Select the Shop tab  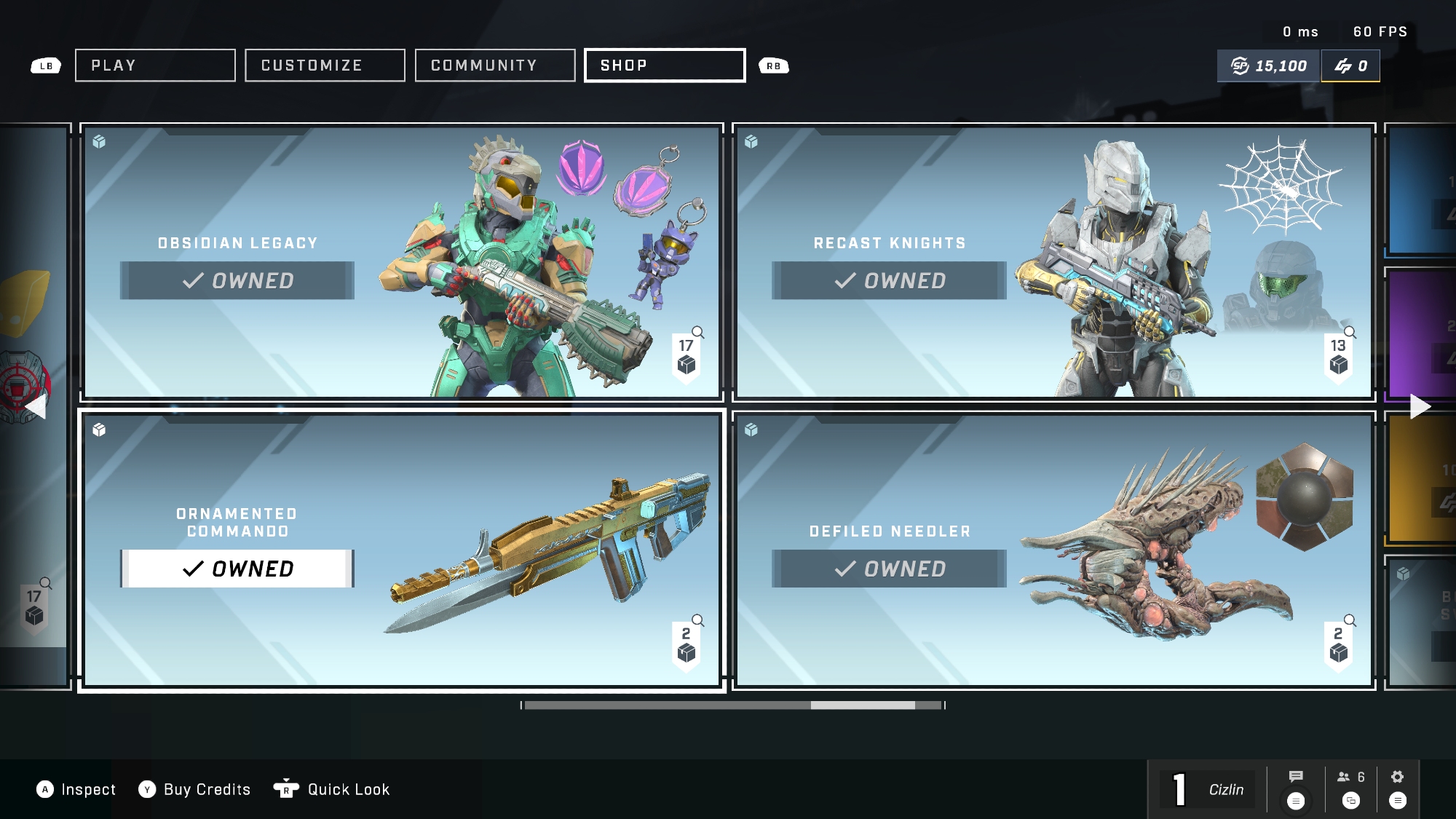[x=665, y=66]
